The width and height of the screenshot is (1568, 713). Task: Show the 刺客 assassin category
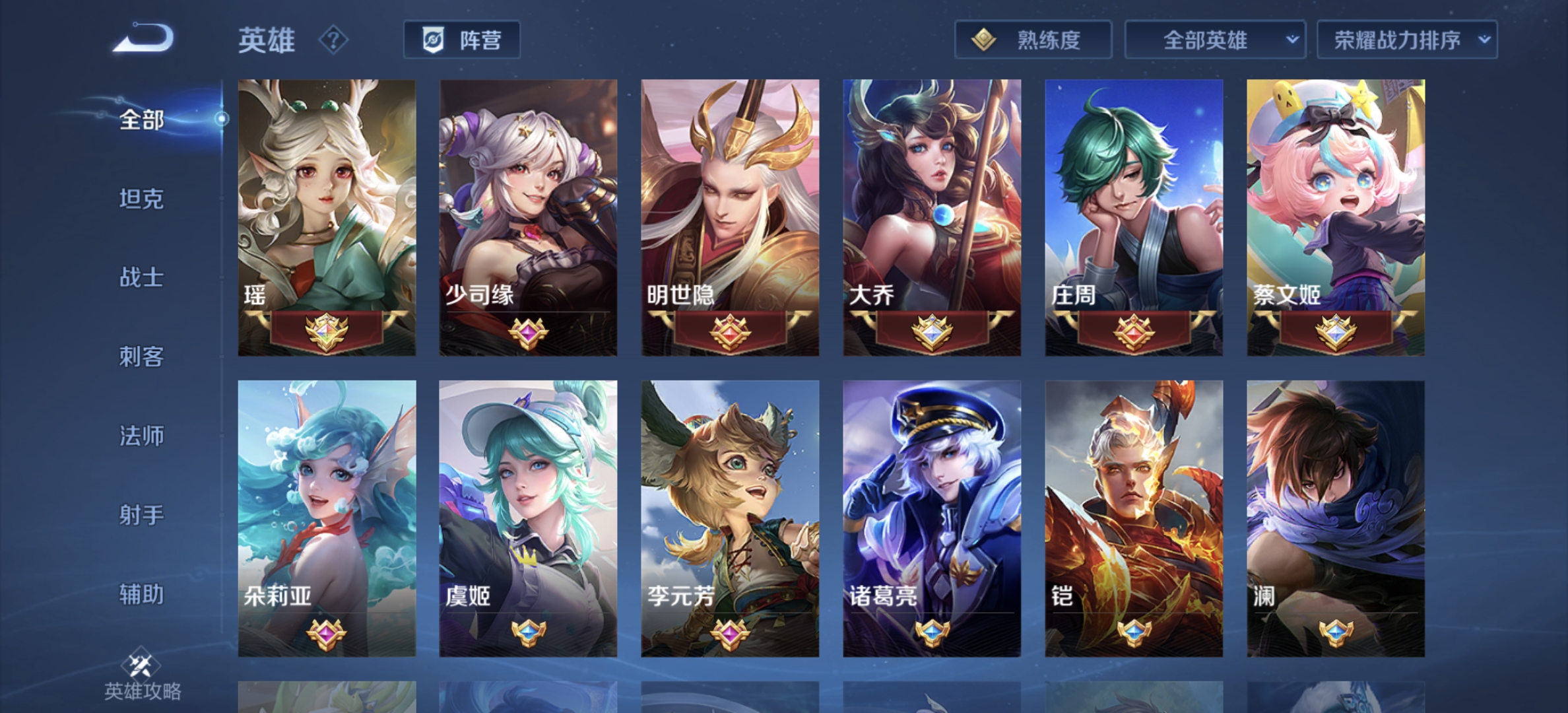[x=141, y=356]
